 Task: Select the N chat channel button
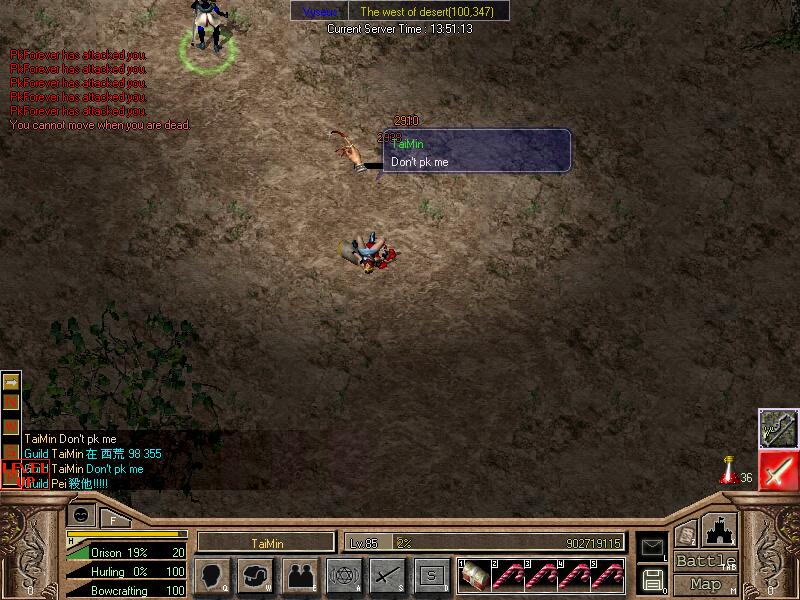point(11,401)
